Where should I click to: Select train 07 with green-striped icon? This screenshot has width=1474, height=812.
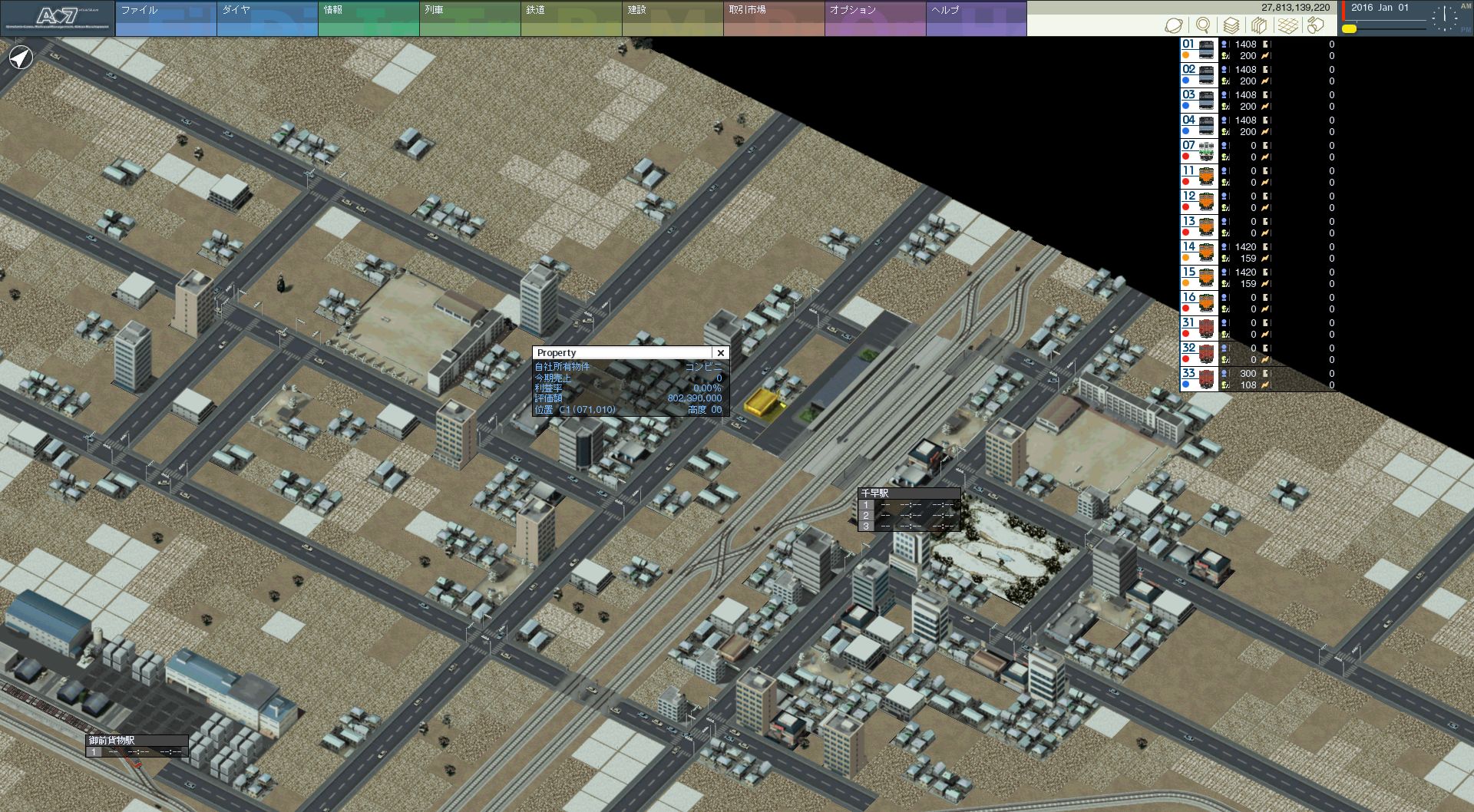(1199, 151)
